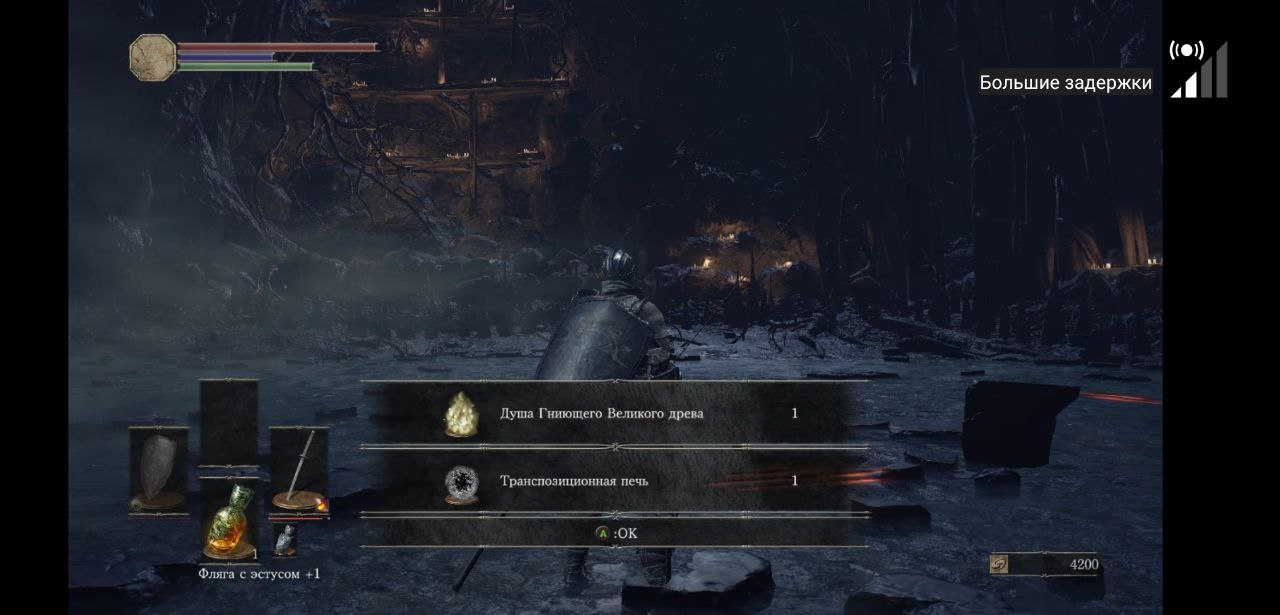Screen dimensions: 1280x615
Task: Click the Большие задержки latency warning
Action: tap(1065, 83)
